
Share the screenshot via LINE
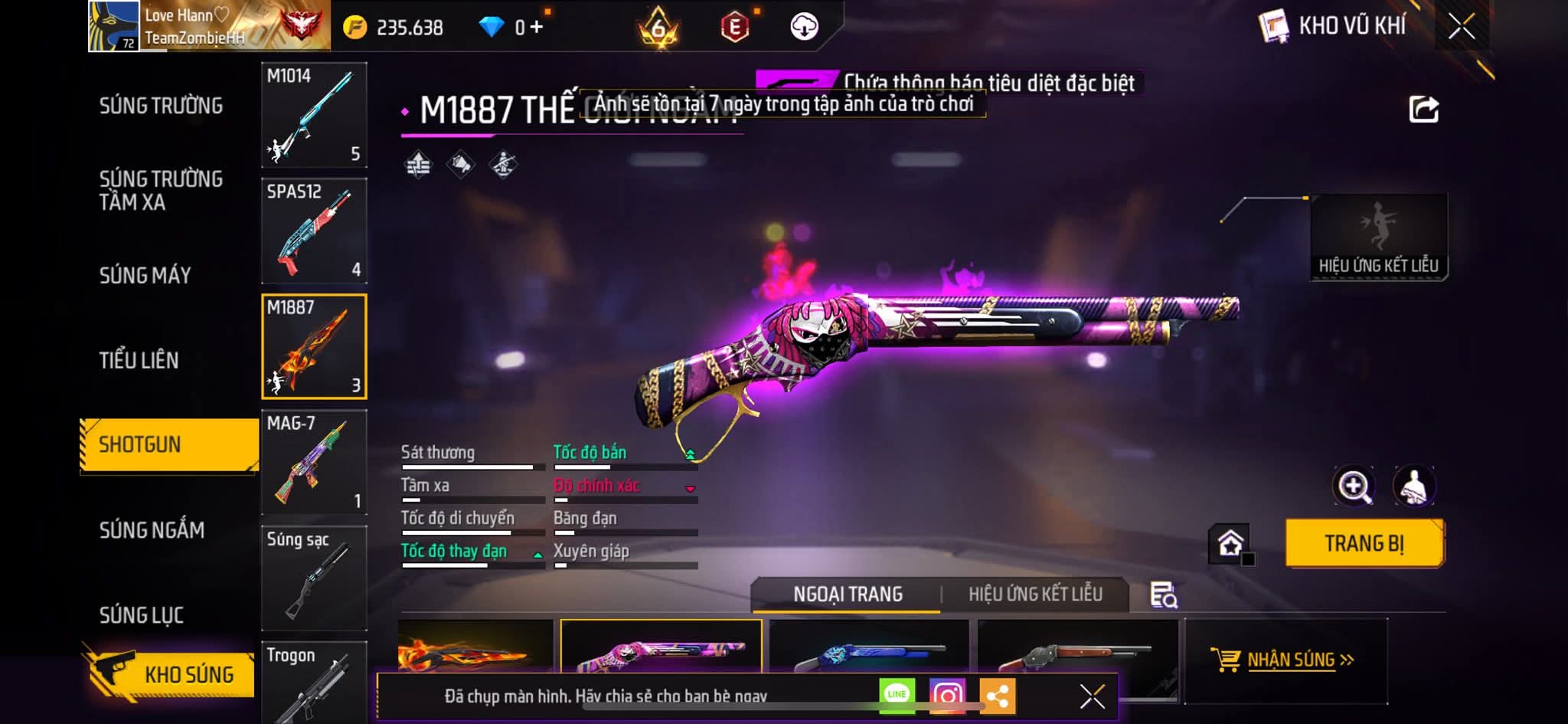click(897, 696)
